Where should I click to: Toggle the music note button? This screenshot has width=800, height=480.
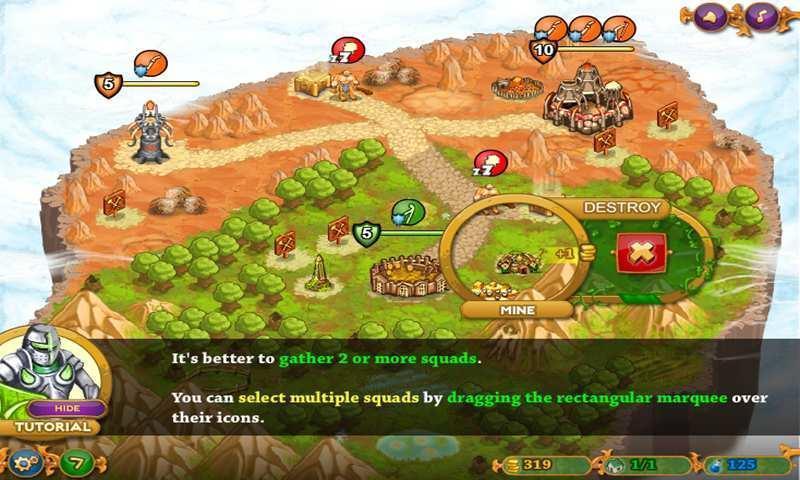click(x=762, y=17)
